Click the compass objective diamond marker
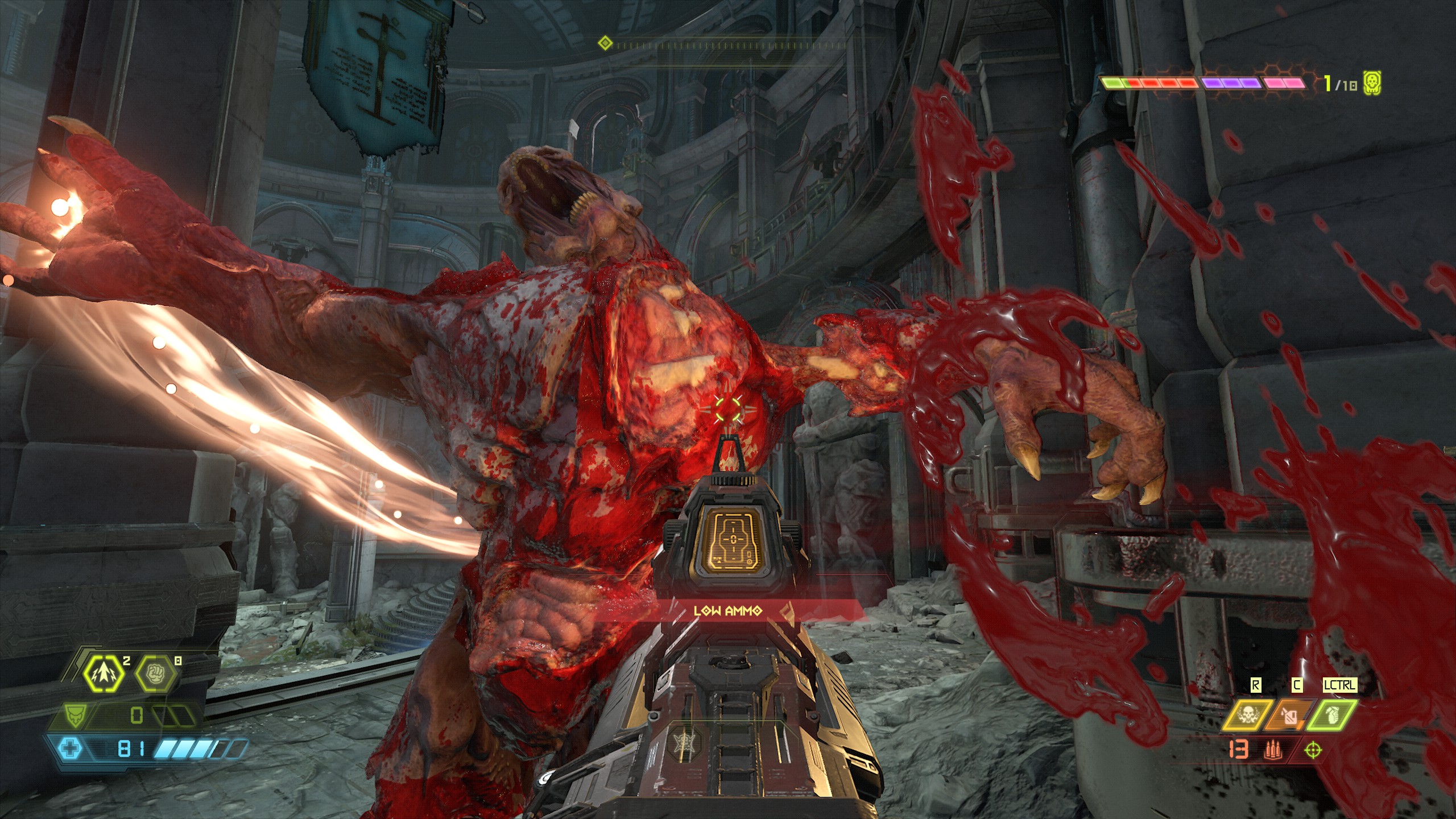 coord(605,43)
